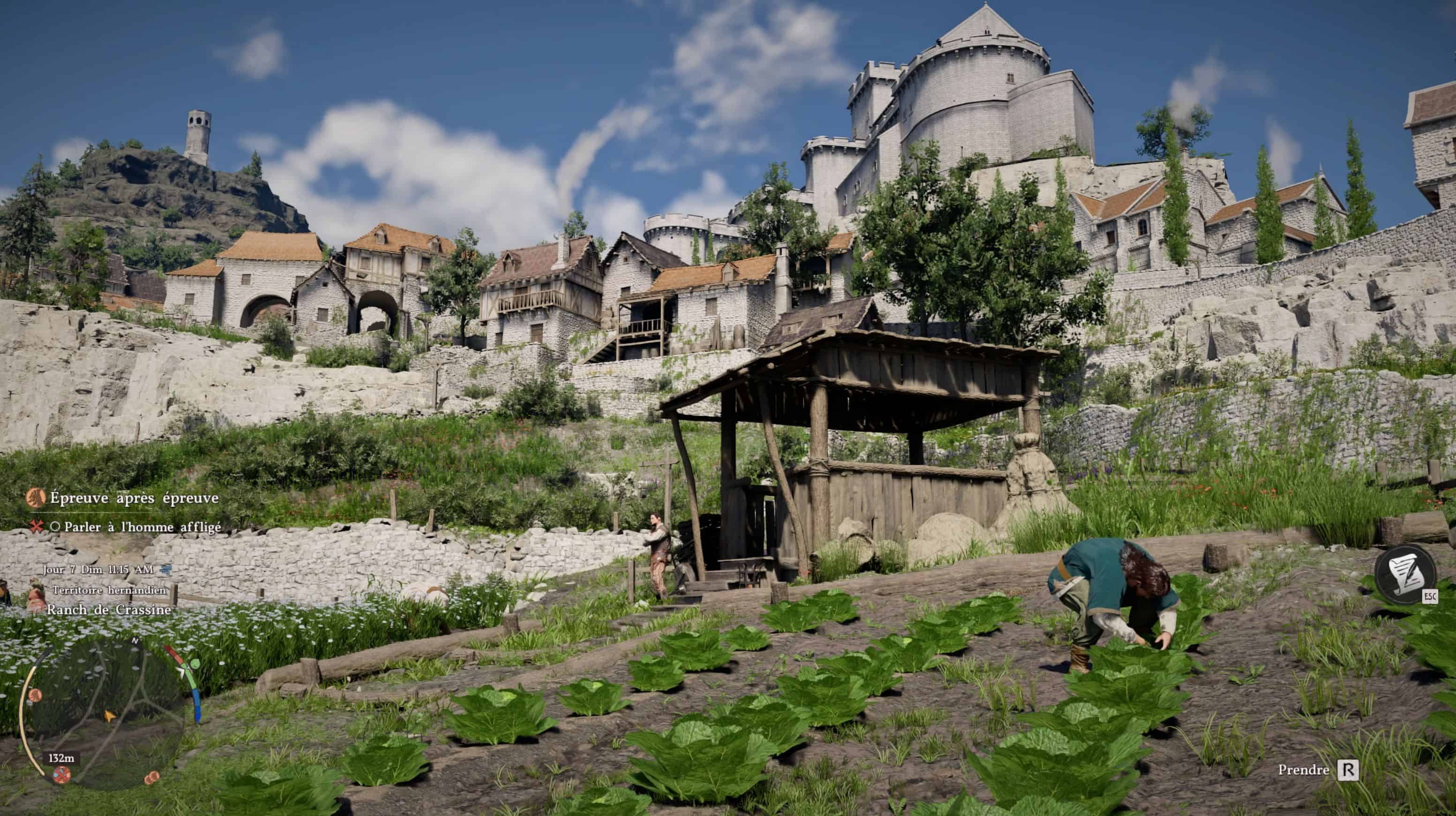Viewport: 1456px width, 816px height.
Task: Click the "Parler à l'homme affligé" objective
Action: [142, 527]
